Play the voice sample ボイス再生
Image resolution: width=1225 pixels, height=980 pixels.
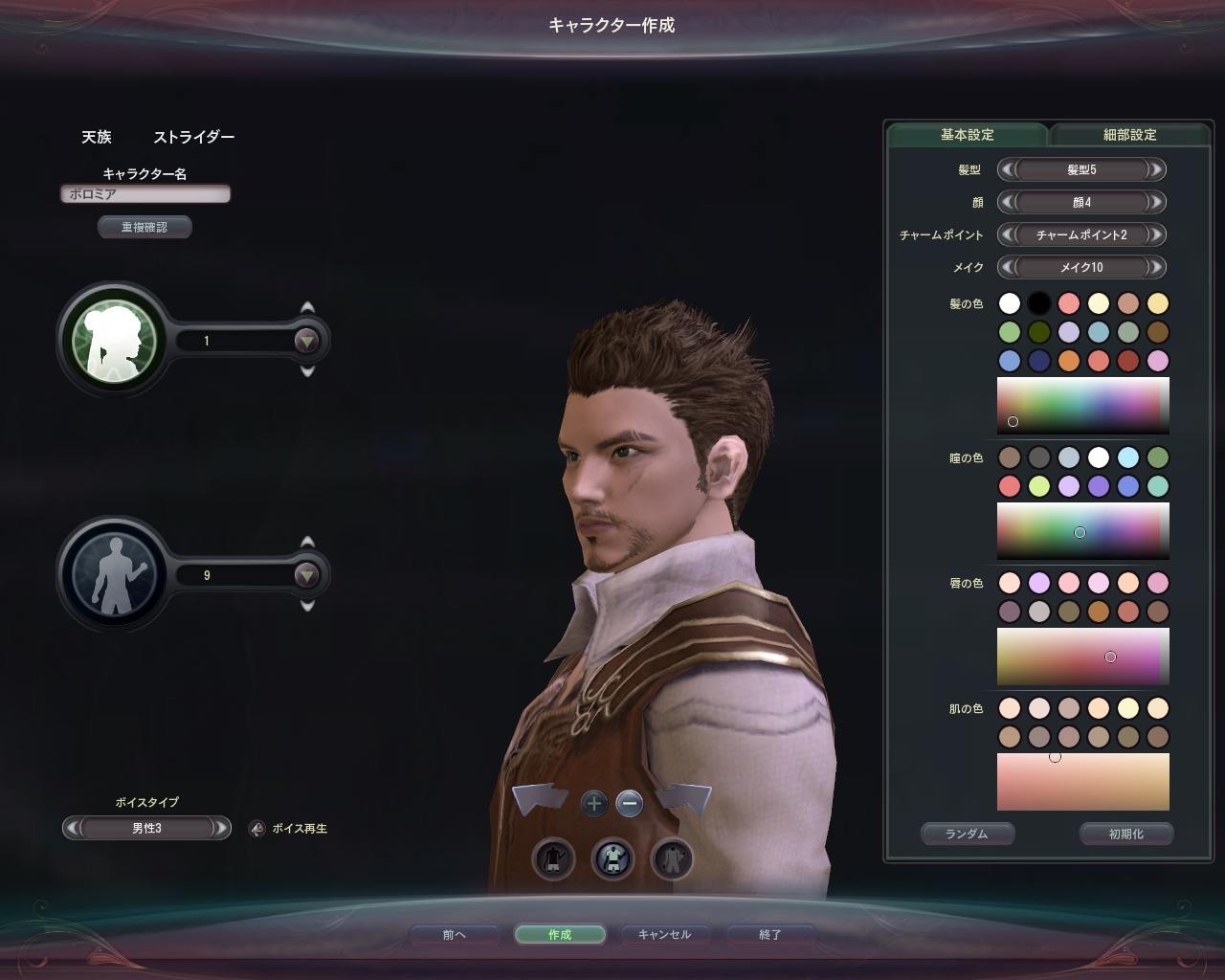point(257,829)
